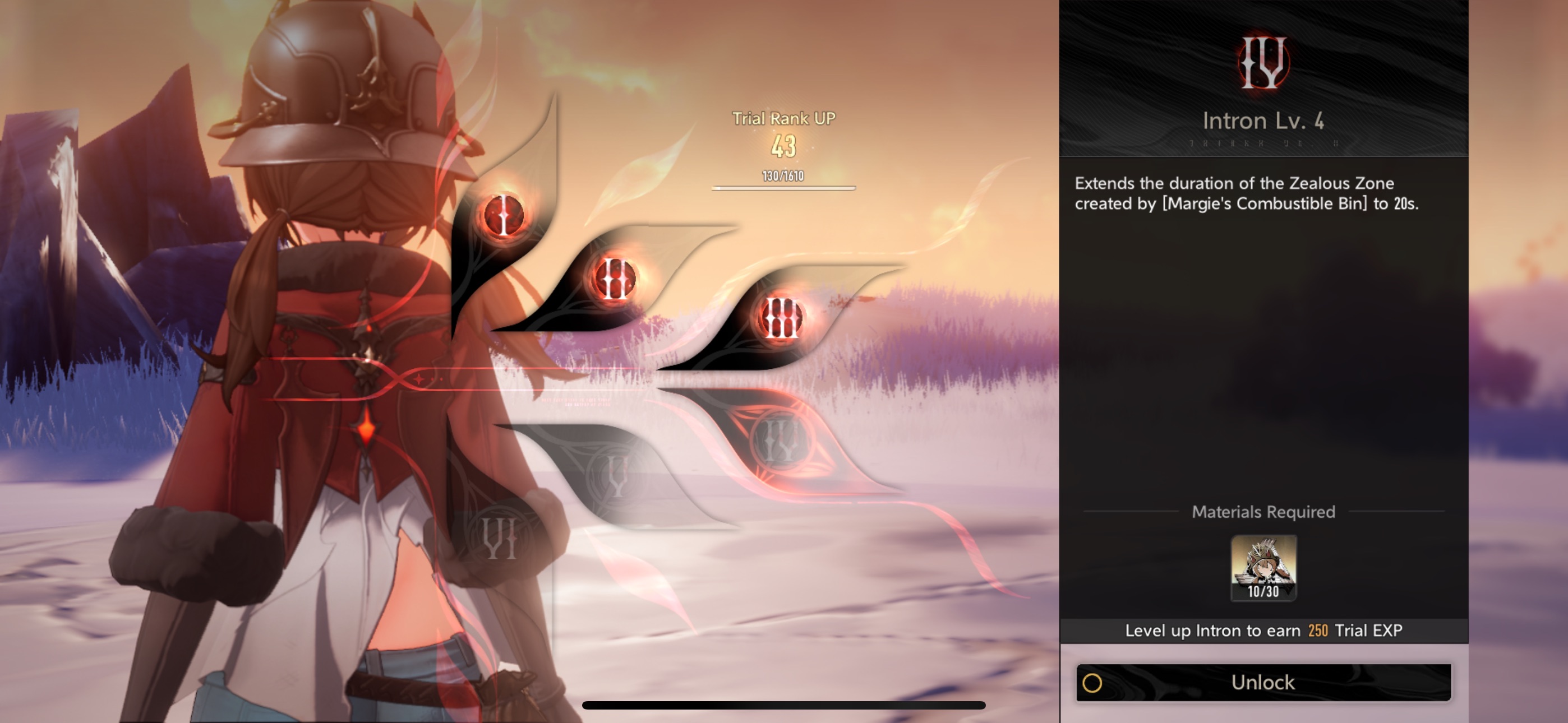Image resolution: width=1568 pixels, height=723 pixels.
Task: Select the Intron I node
Action: click(504, 215)
